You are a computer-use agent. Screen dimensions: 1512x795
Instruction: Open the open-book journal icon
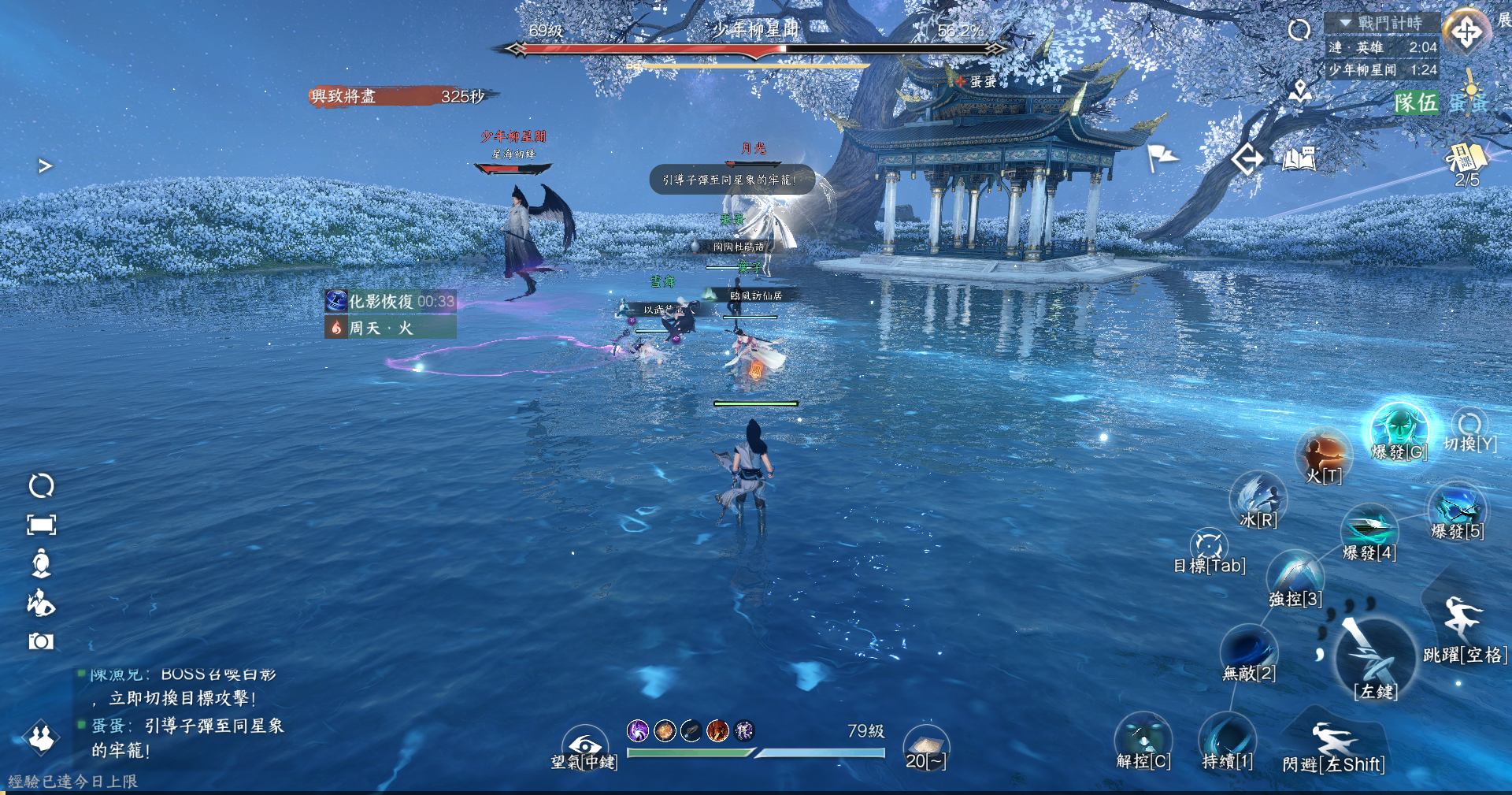click(x=1299, y=159)
